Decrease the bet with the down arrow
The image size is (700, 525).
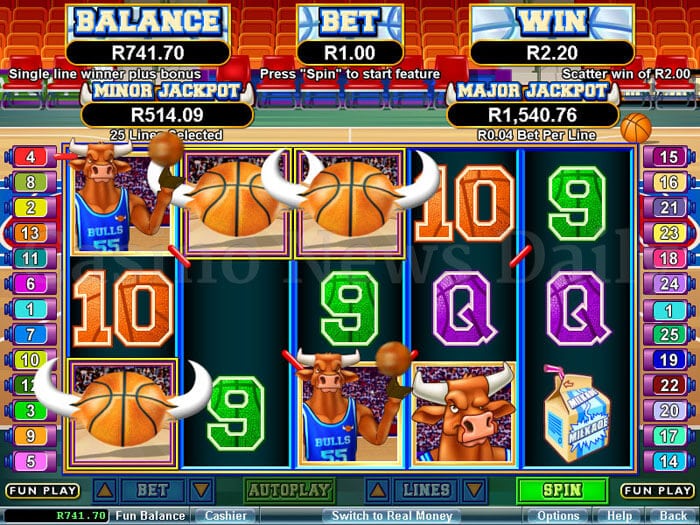click(x=201, y=490)
